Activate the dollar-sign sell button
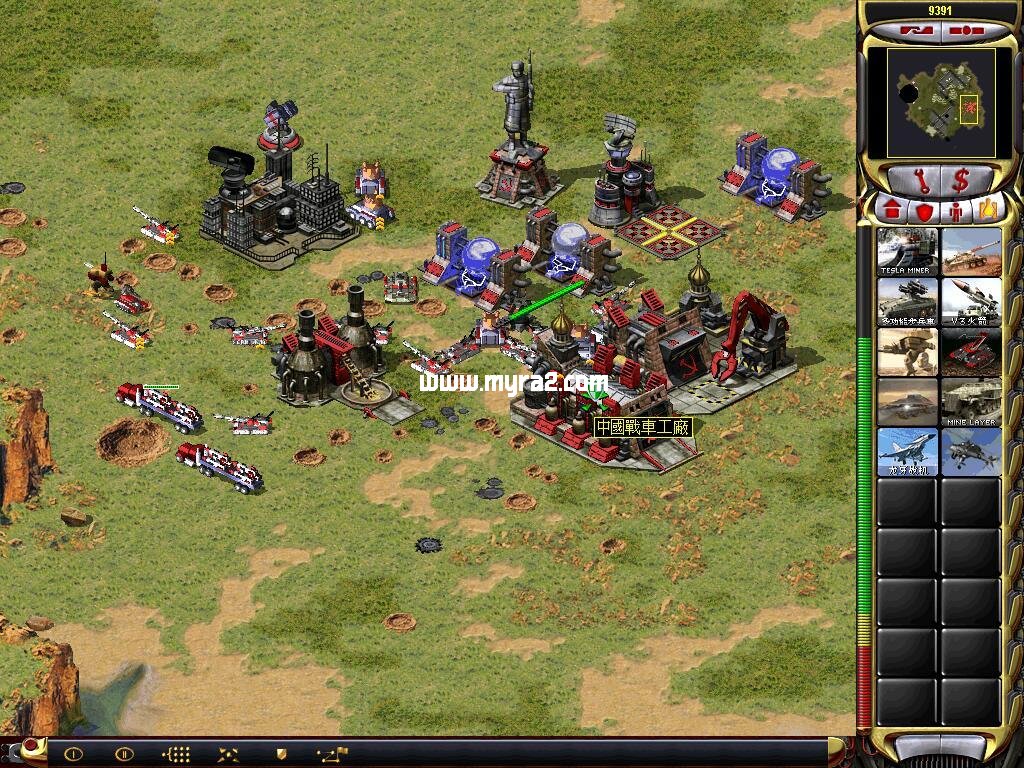 point(962,181)
